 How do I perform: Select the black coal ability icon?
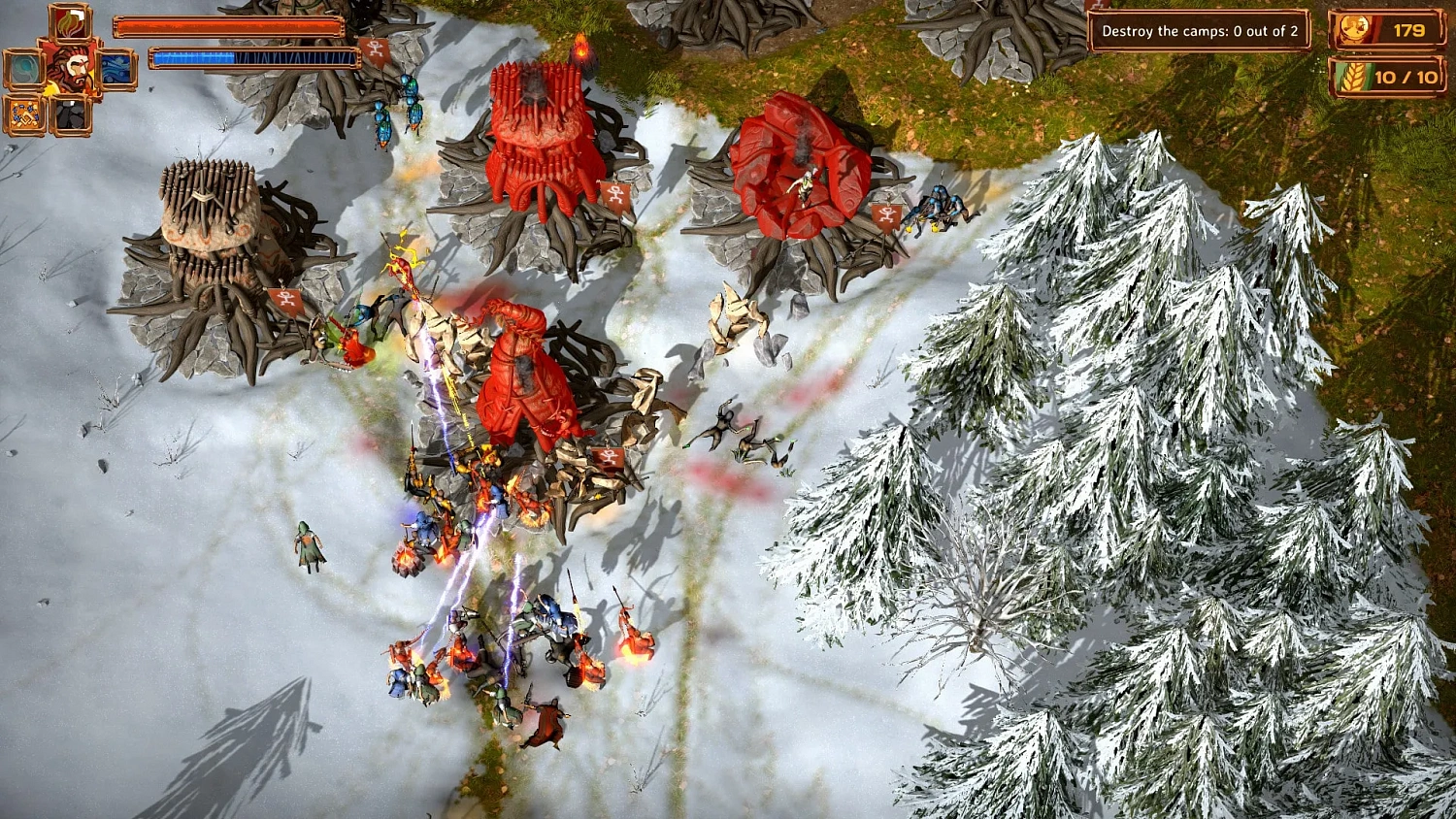(x=71, y=115)
